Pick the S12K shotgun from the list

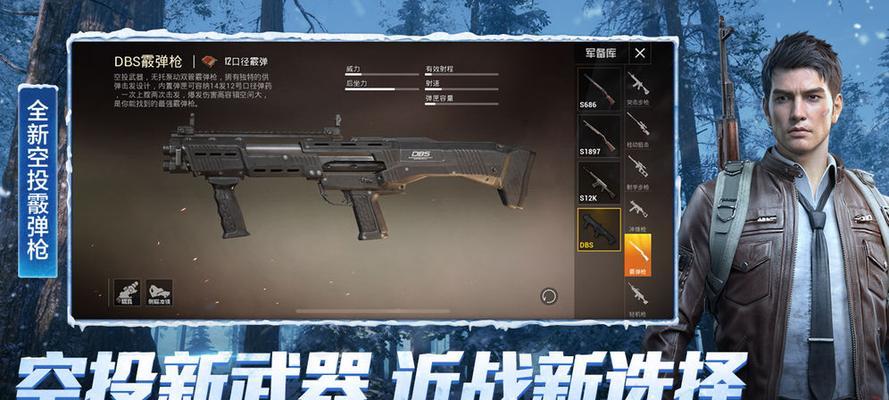coord(598,183)
